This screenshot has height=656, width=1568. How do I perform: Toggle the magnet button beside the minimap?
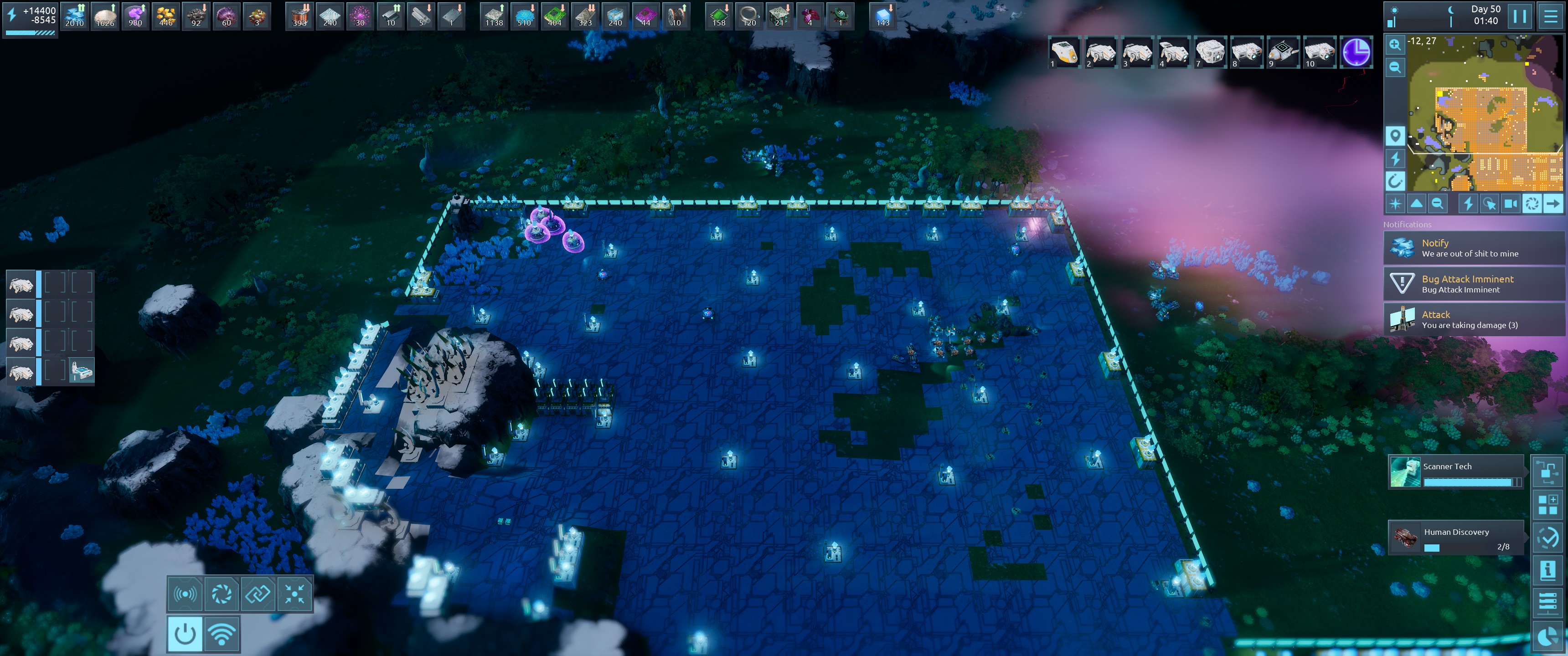coord(1394,181)
